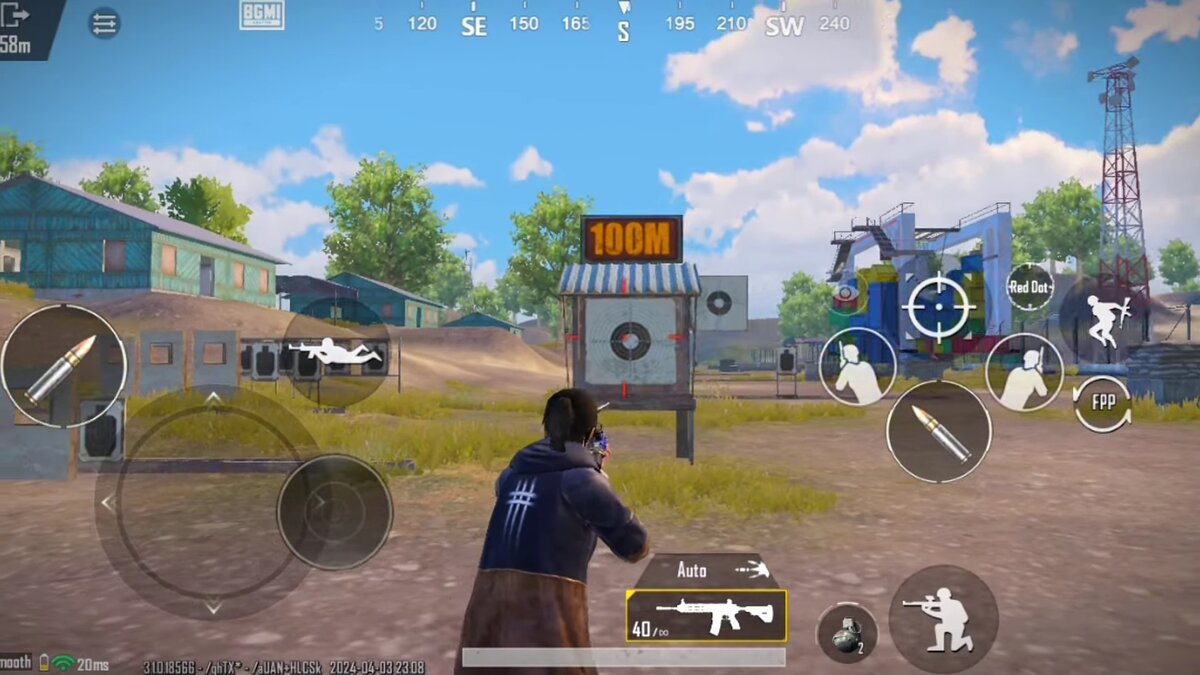Go prone with the lying soldier button

(335, 353)
